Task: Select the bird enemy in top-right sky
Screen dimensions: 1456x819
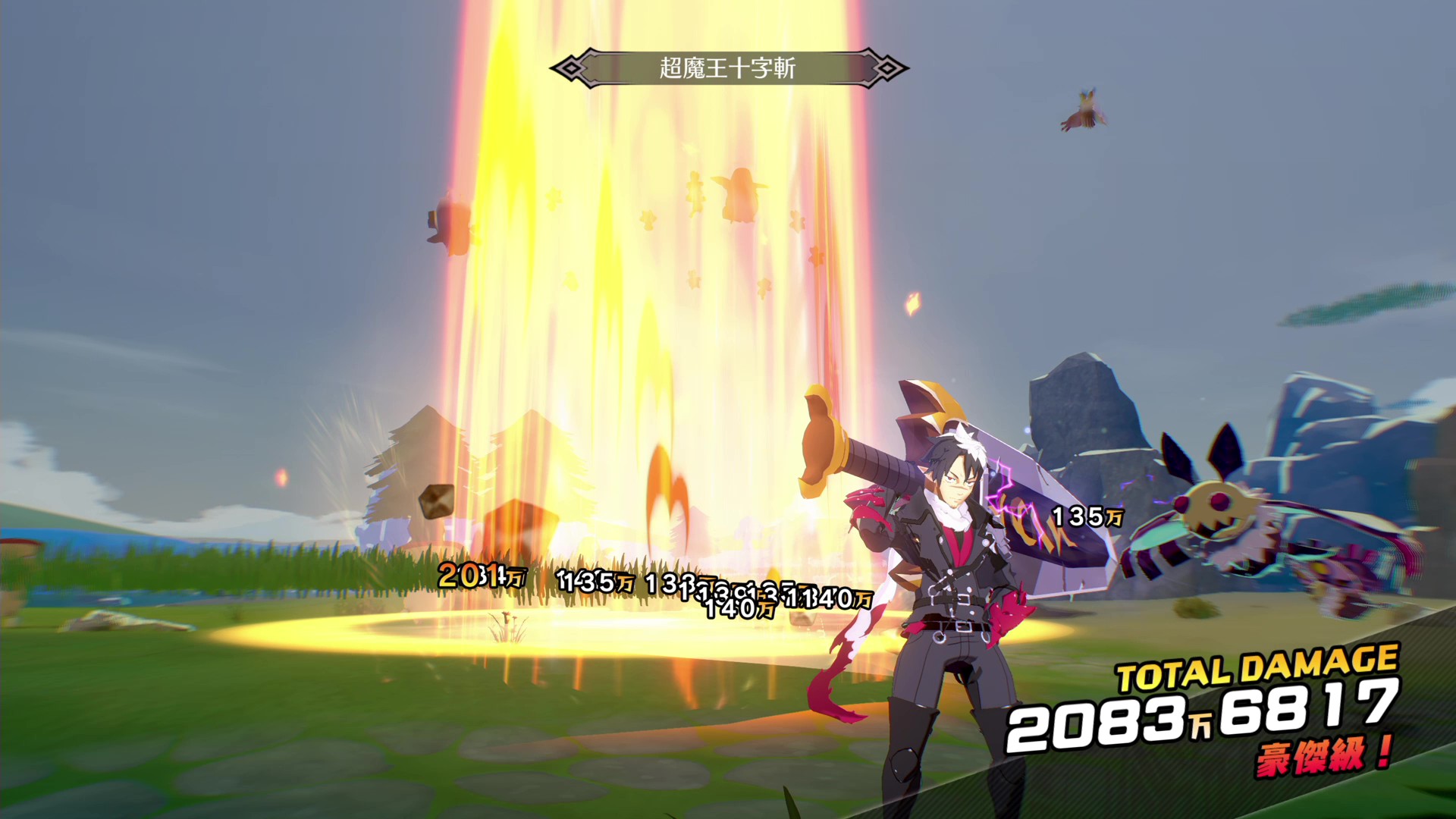Action: point(1084,110)
